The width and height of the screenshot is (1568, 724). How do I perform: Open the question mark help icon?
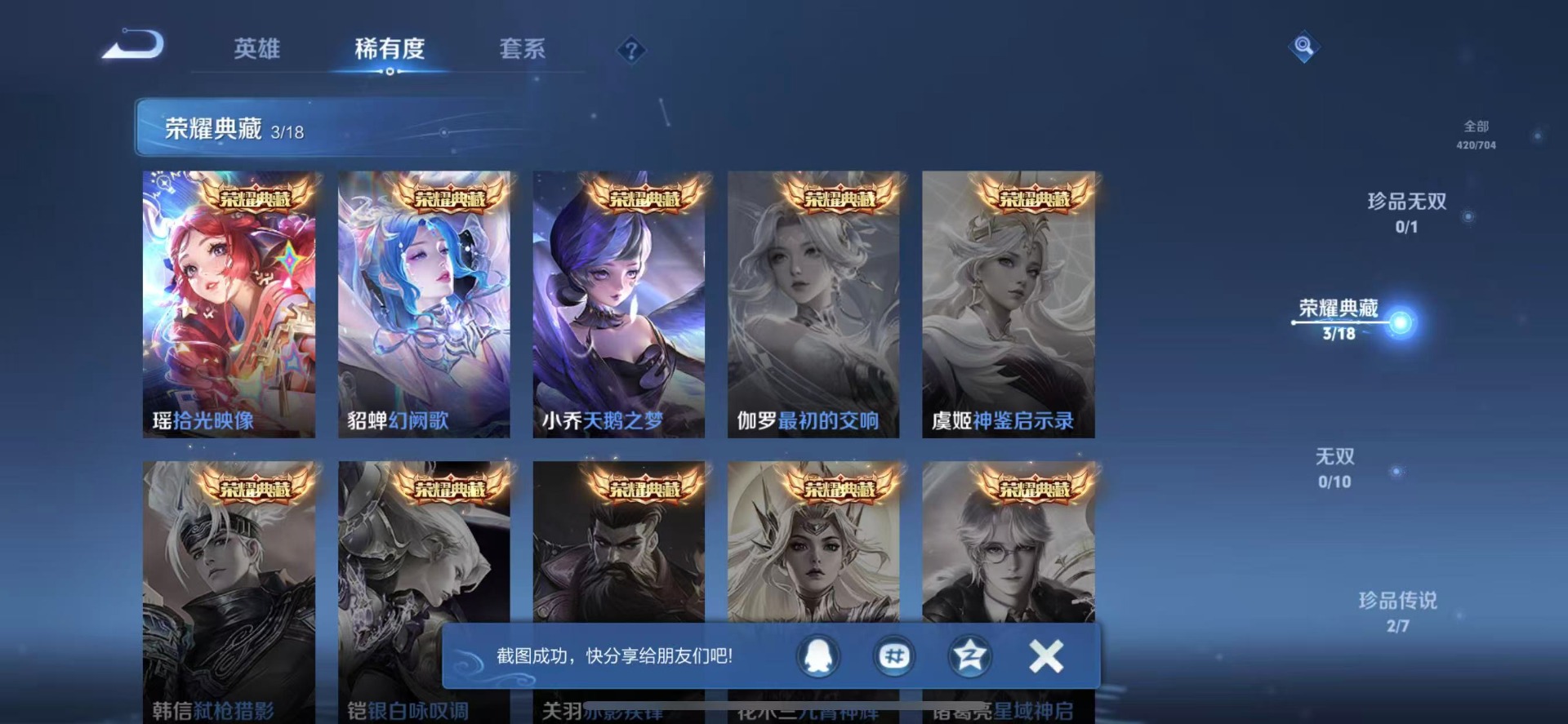click(630, 51)
